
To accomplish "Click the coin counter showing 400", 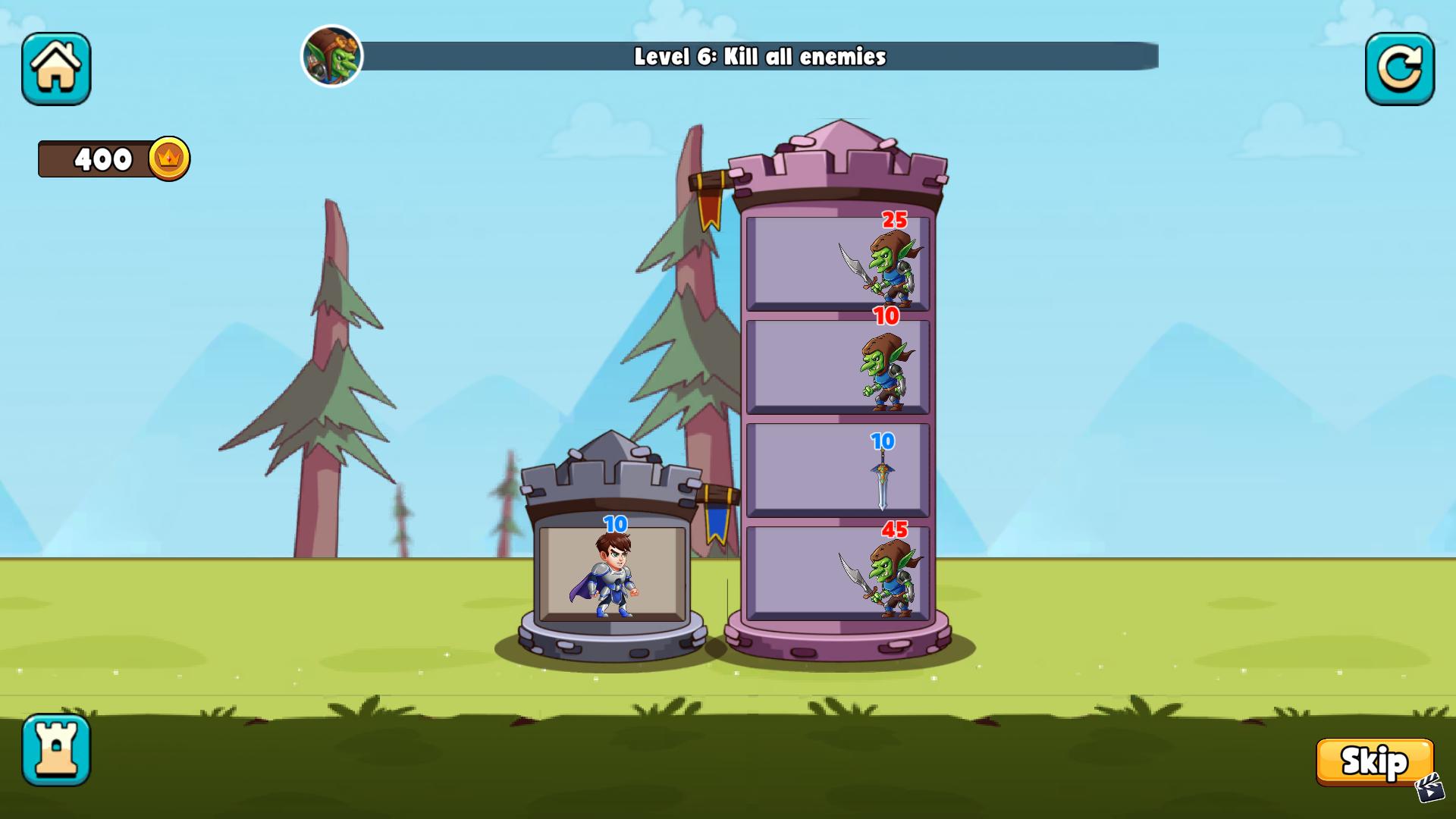I will pos(102,159).
